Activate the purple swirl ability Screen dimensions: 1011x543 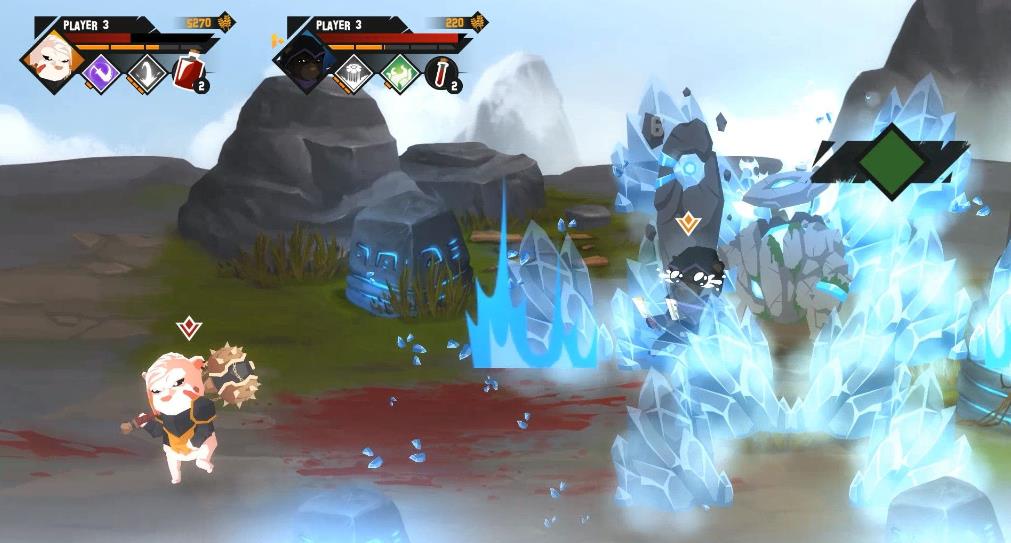coord(100,73)
